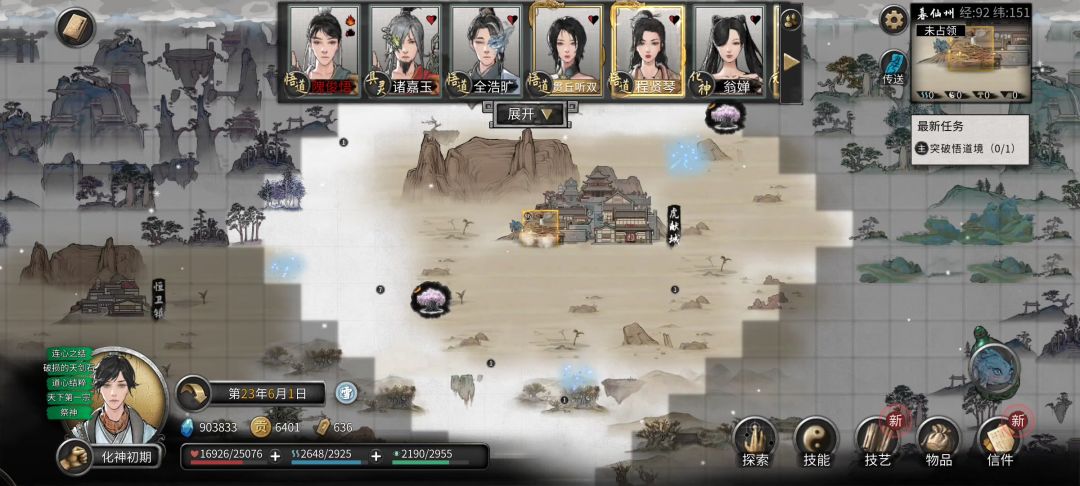Open the player character portrait
Viewport: 1080px width, 486px height.
[127, 397]
